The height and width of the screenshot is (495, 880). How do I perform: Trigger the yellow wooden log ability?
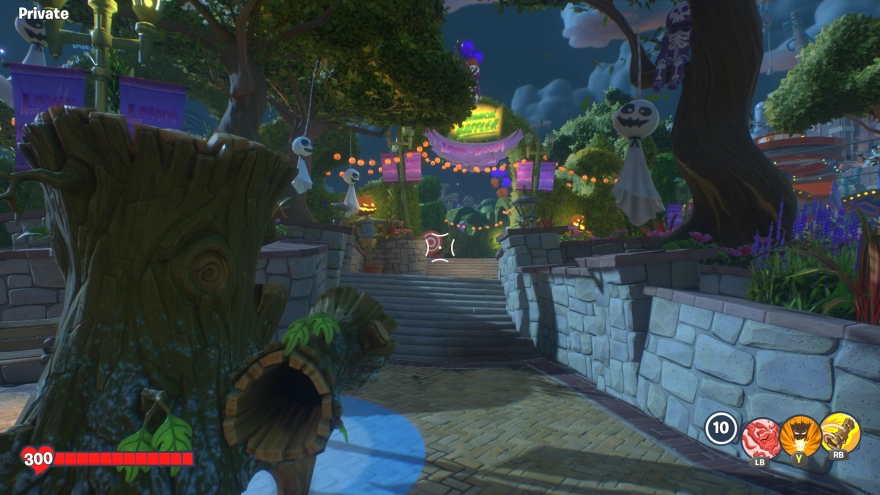coord(839,433)
